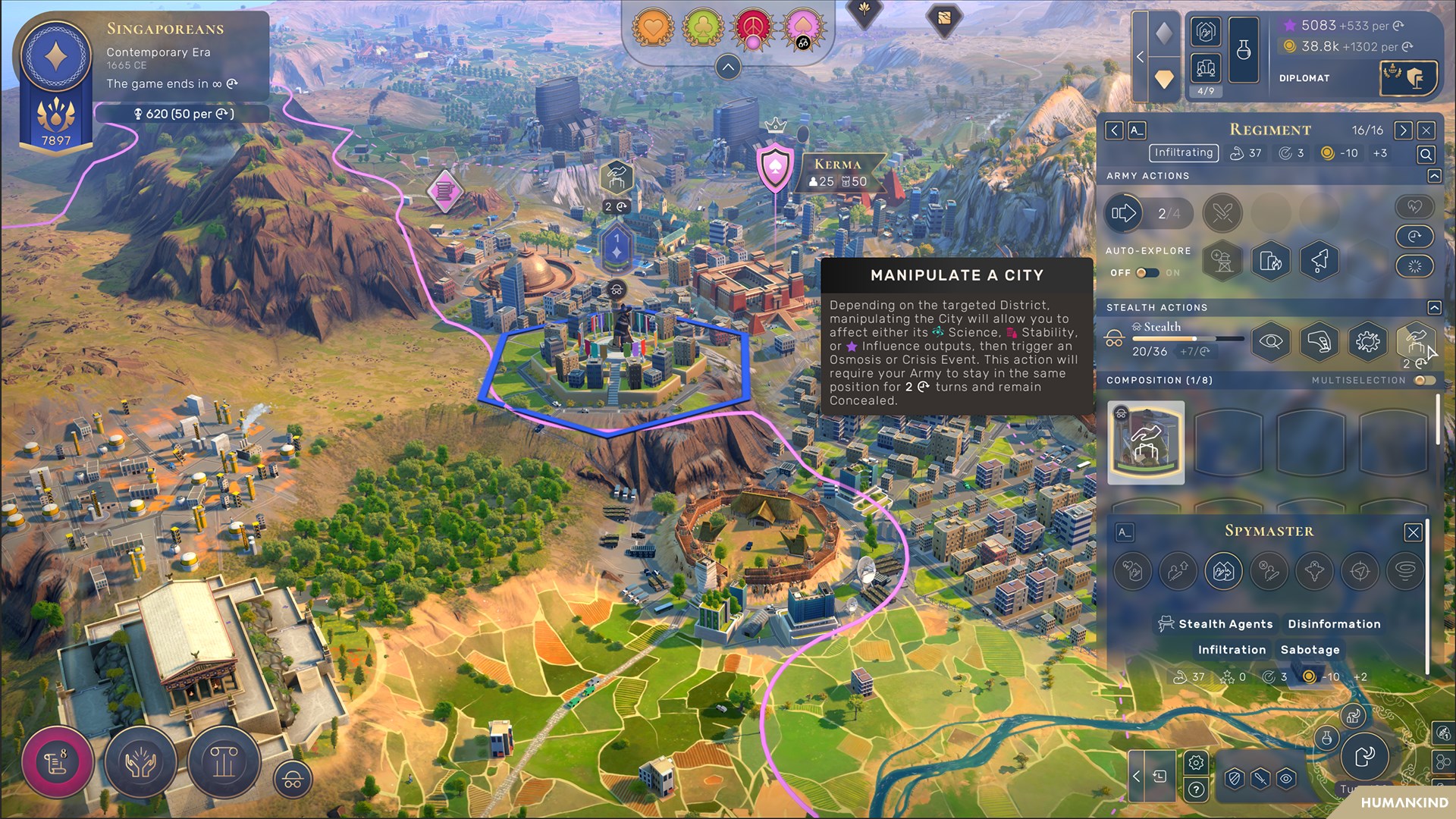Use the eye-shaped stealth action

click(x=1271, y=342)
